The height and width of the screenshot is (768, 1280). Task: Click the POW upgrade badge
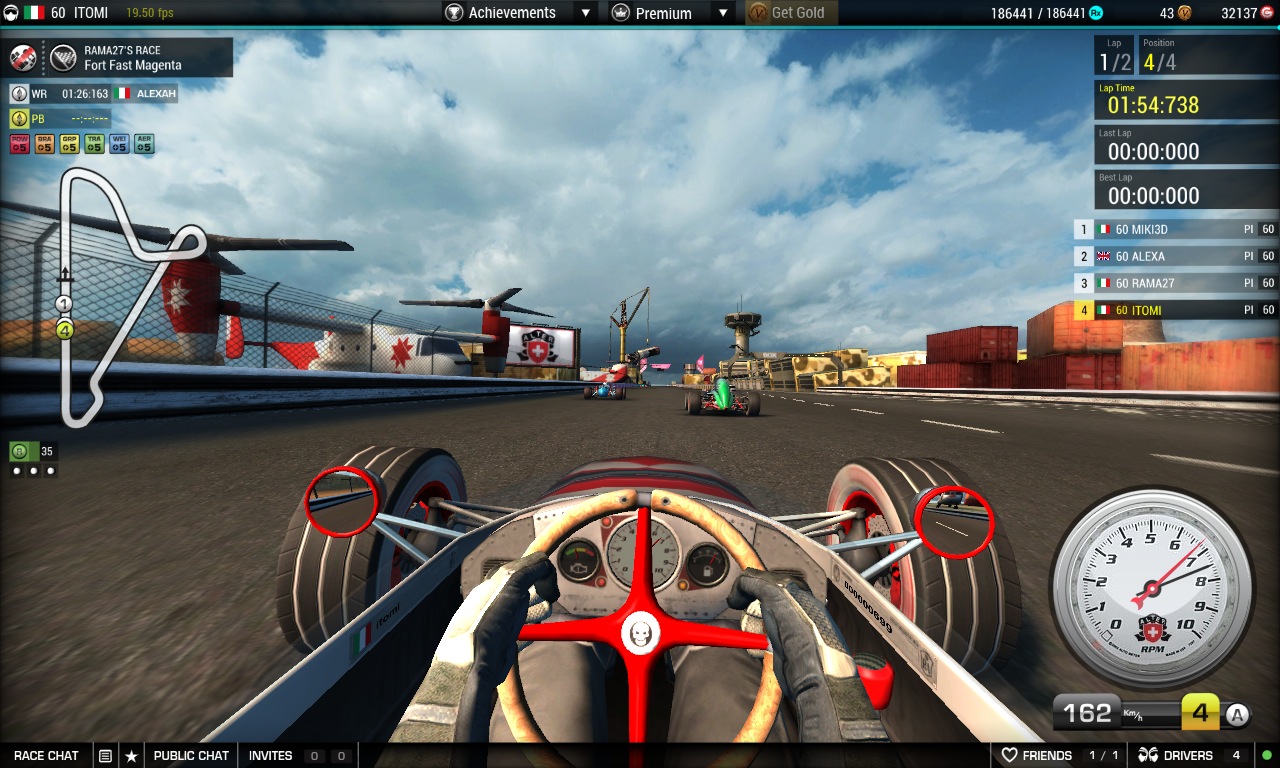pos(19,144)
